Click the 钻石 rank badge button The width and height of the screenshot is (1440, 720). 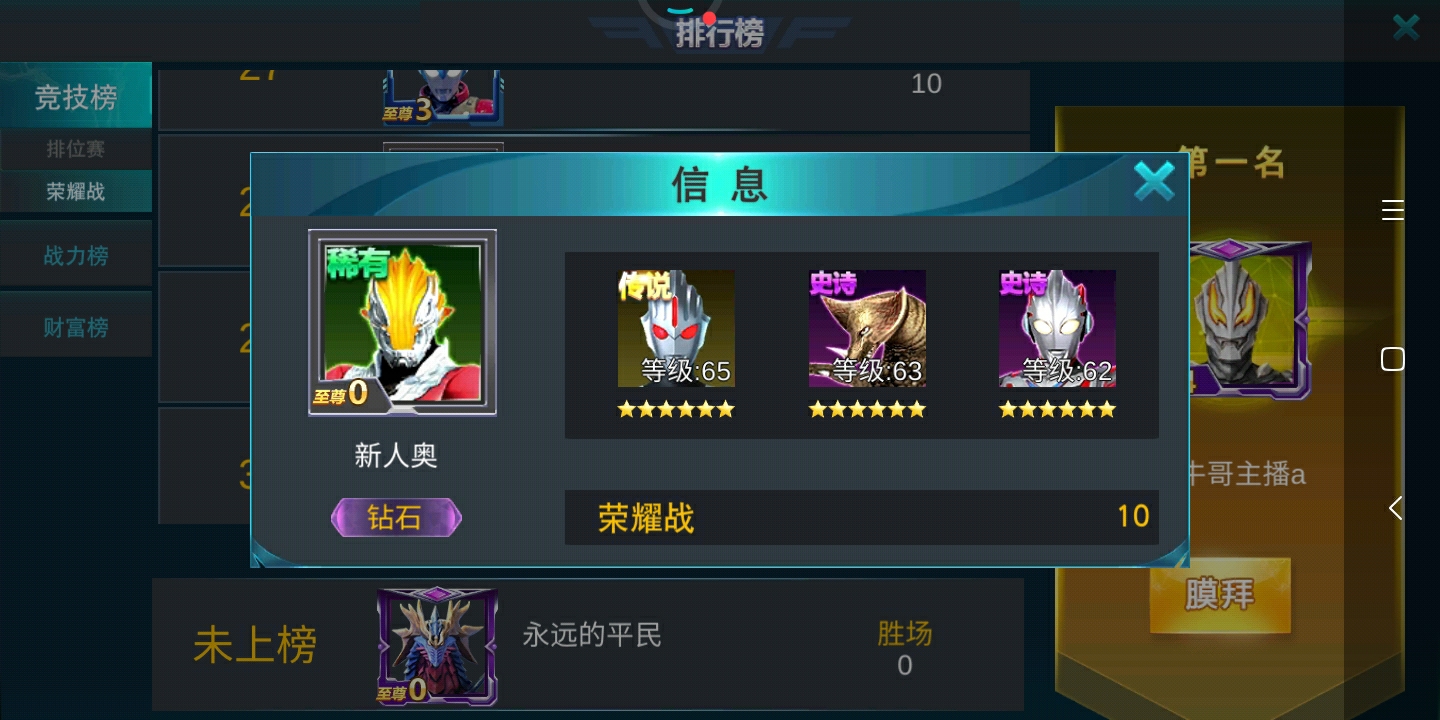(396, 517)
